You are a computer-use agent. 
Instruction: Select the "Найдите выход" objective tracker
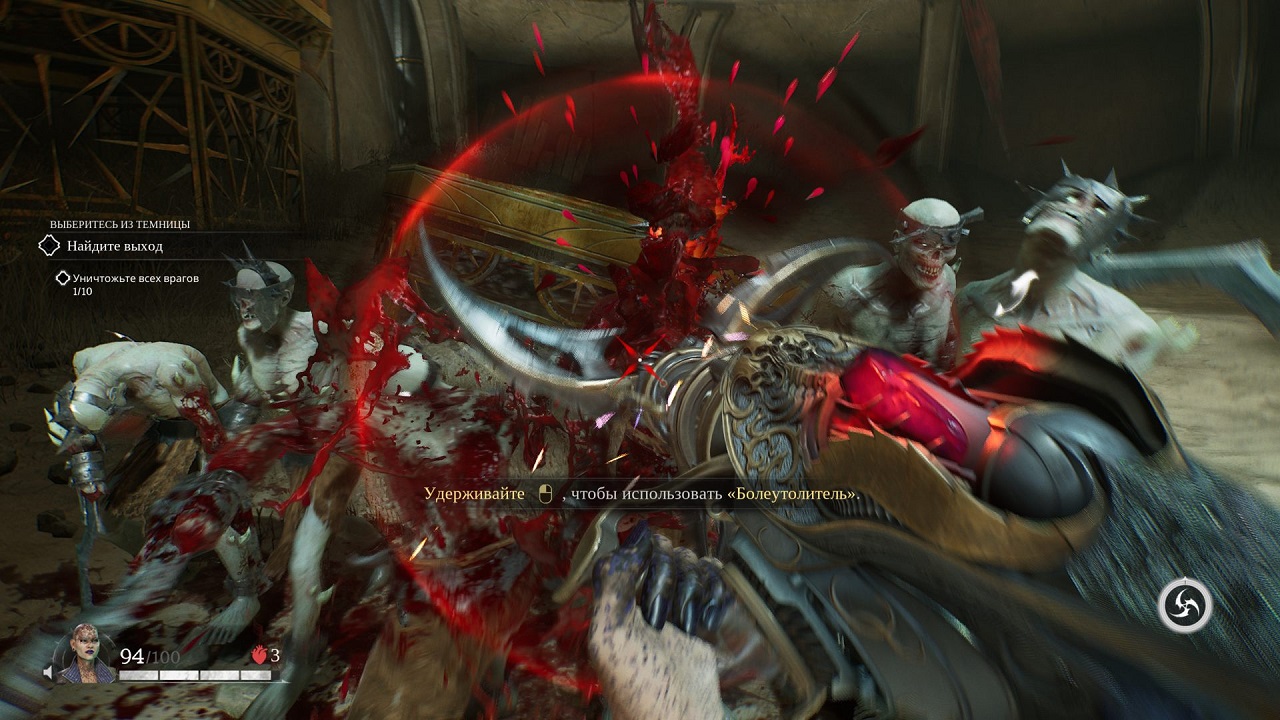(x=113, y=246)
